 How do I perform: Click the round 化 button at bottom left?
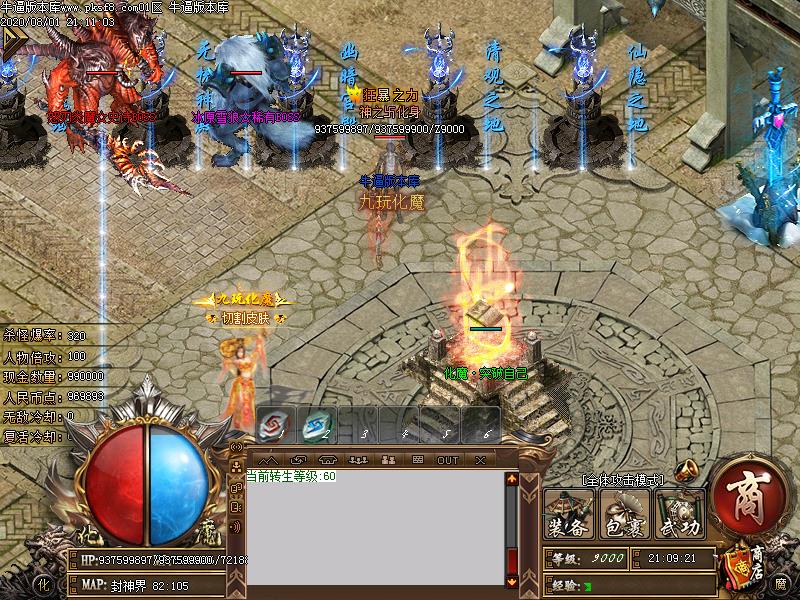pos(43,583)
